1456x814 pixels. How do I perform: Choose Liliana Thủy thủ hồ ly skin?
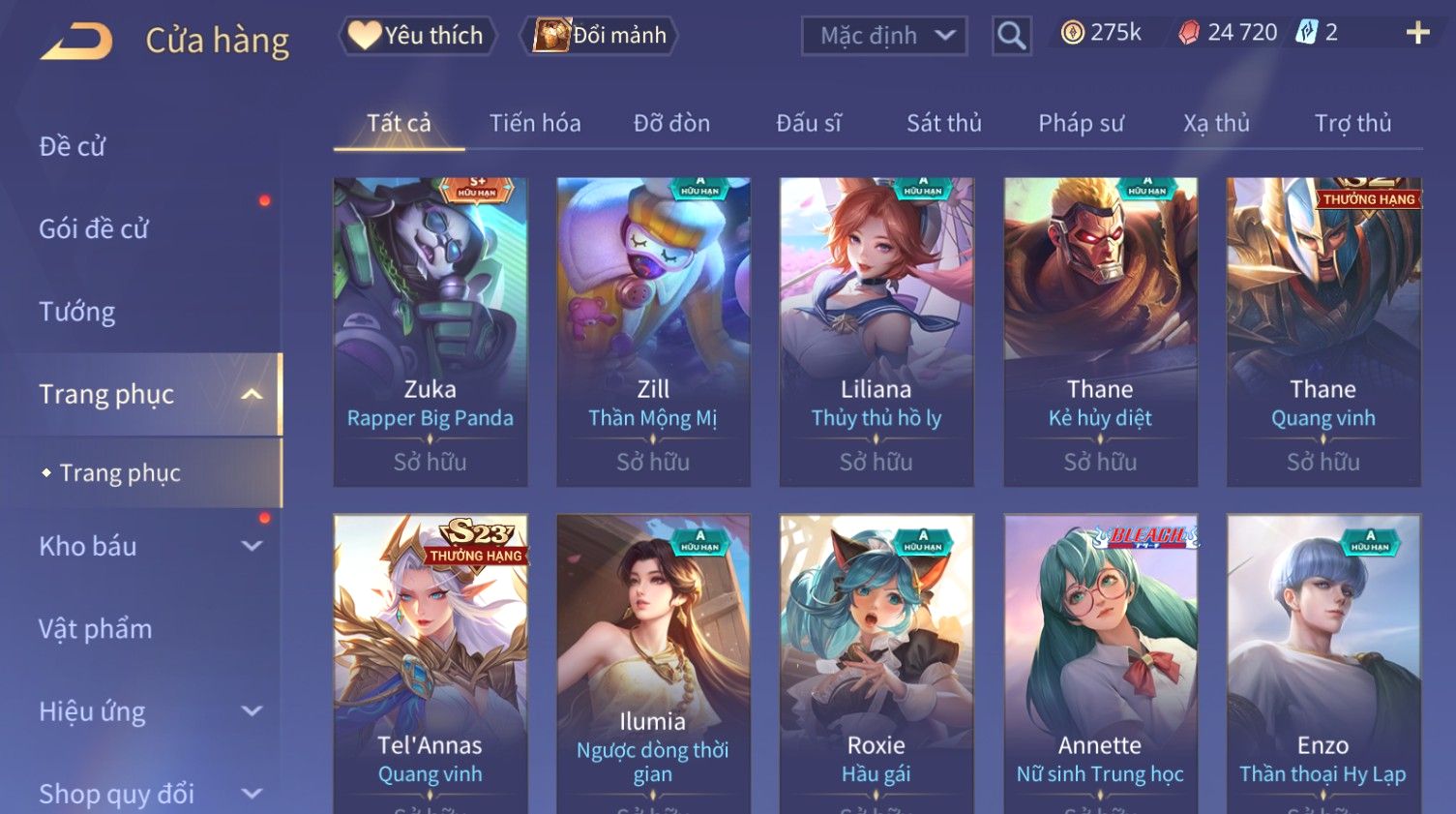click(877, 329)
